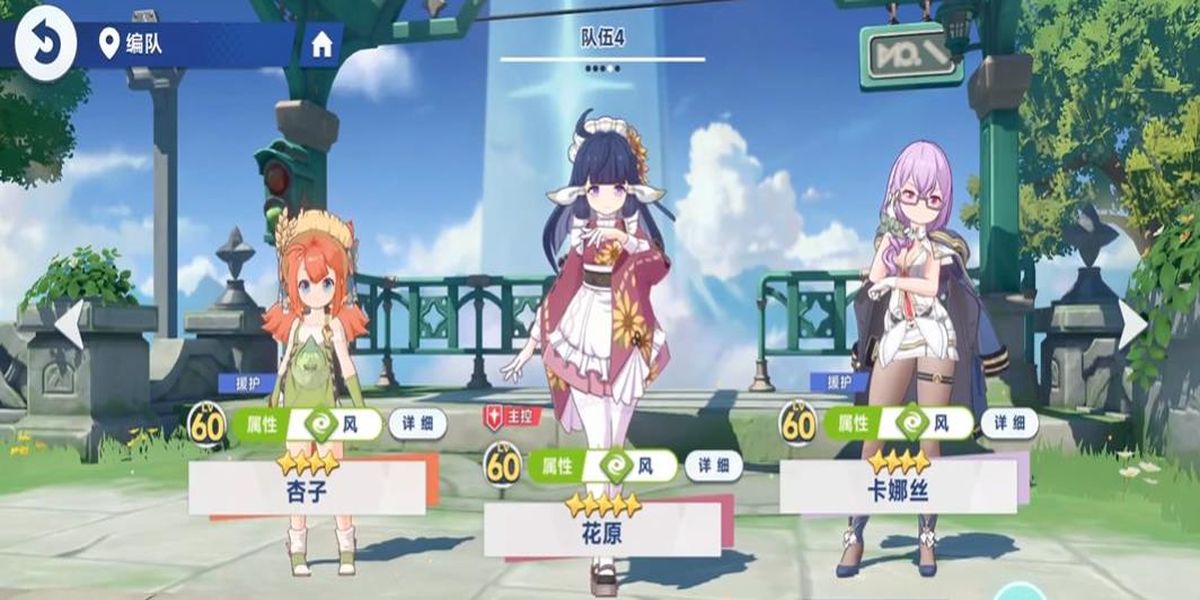Go to the home screen via house icon
The image size is (1200, 600).
(322, 44)
